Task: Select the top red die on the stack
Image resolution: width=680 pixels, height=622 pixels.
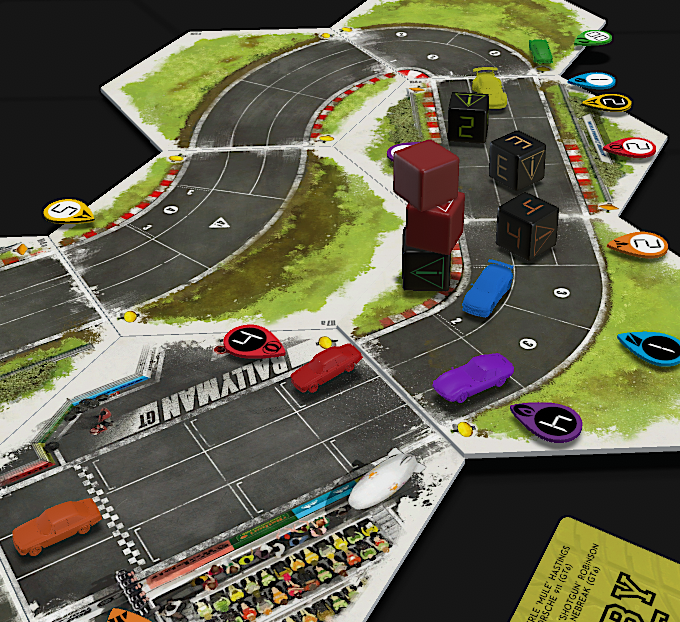Action: tap(426, 172)
